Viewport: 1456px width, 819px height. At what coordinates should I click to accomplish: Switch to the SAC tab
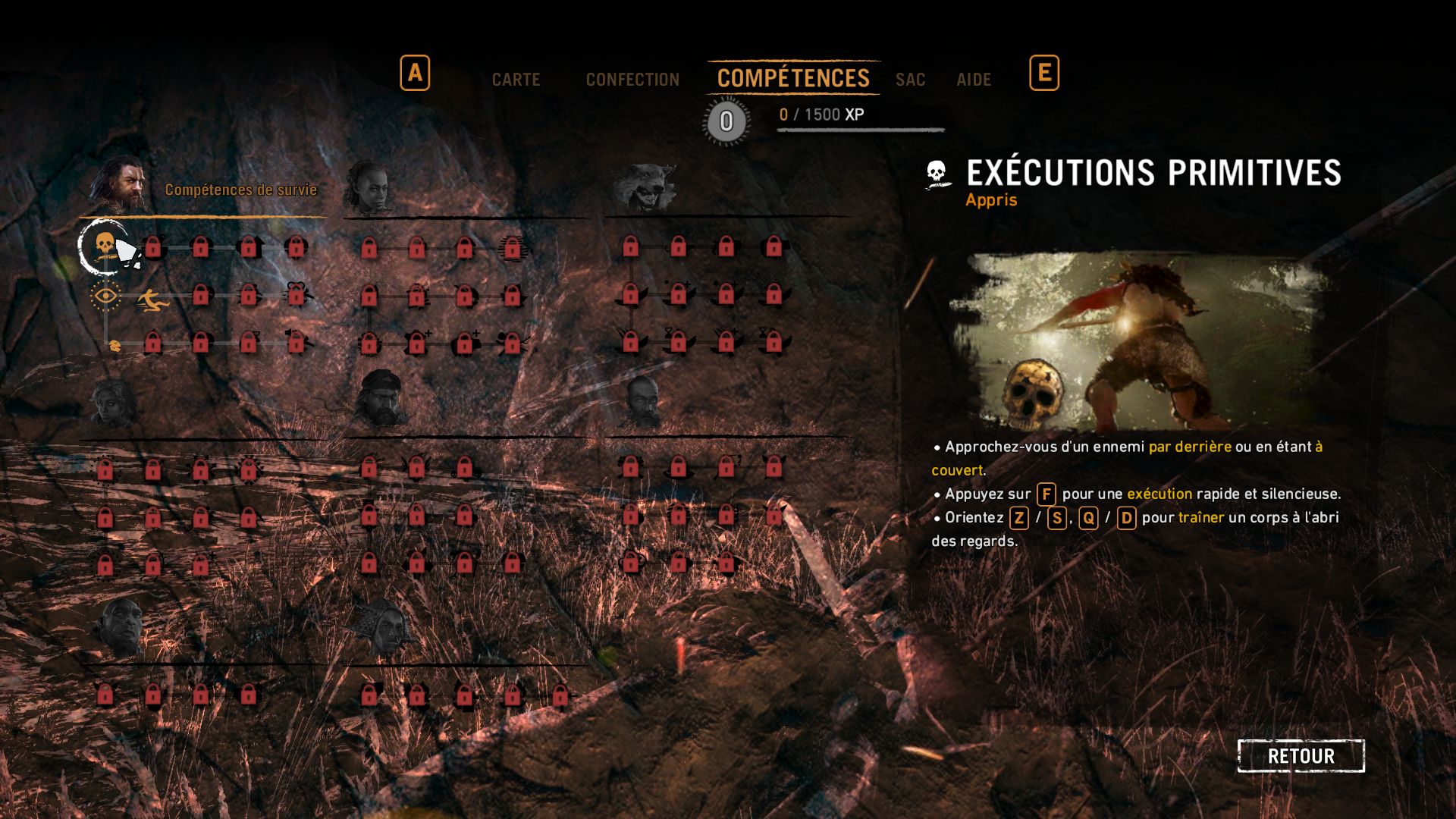point(910,79)
